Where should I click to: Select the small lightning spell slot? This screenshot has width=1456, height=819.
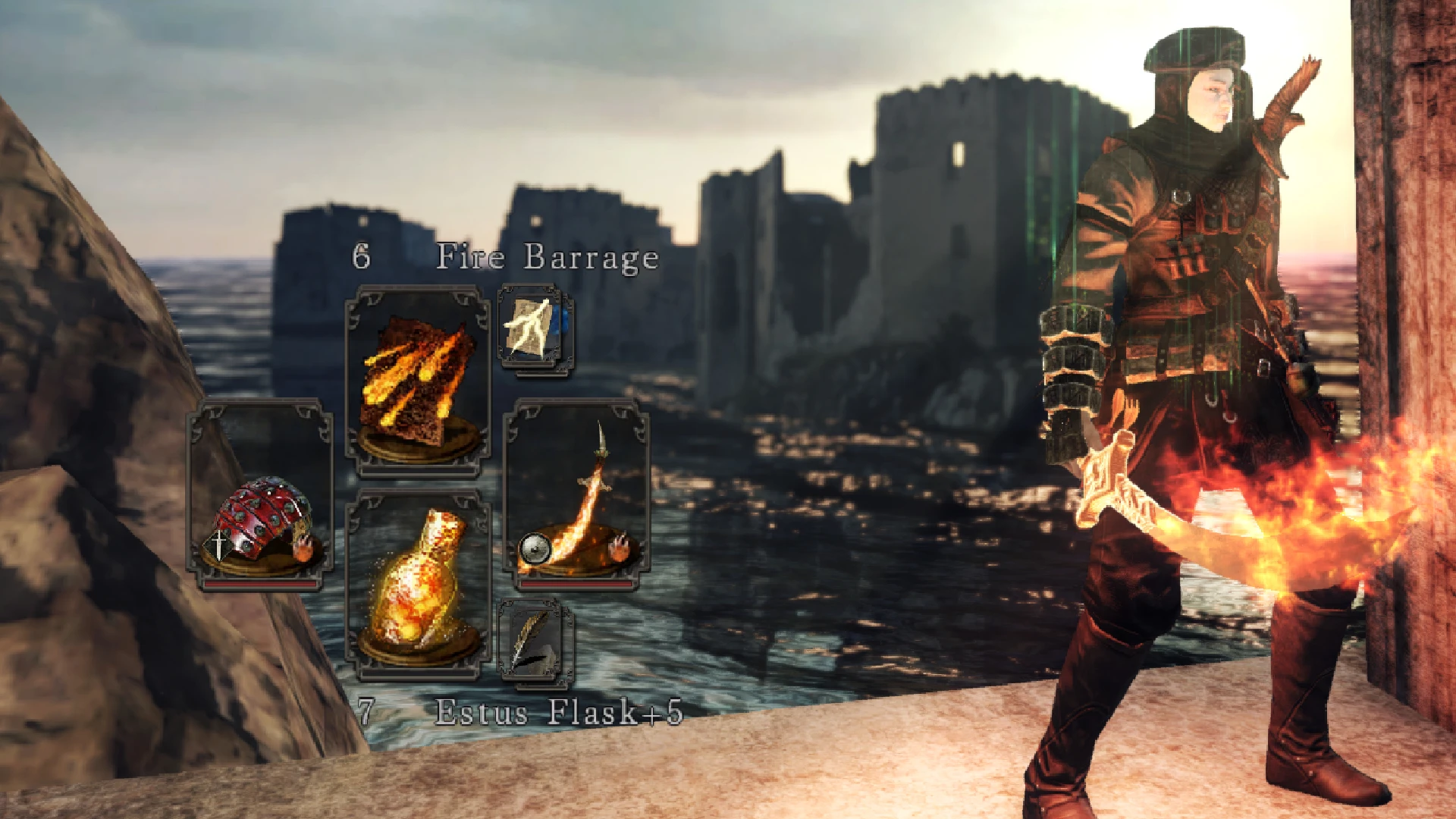535,328
